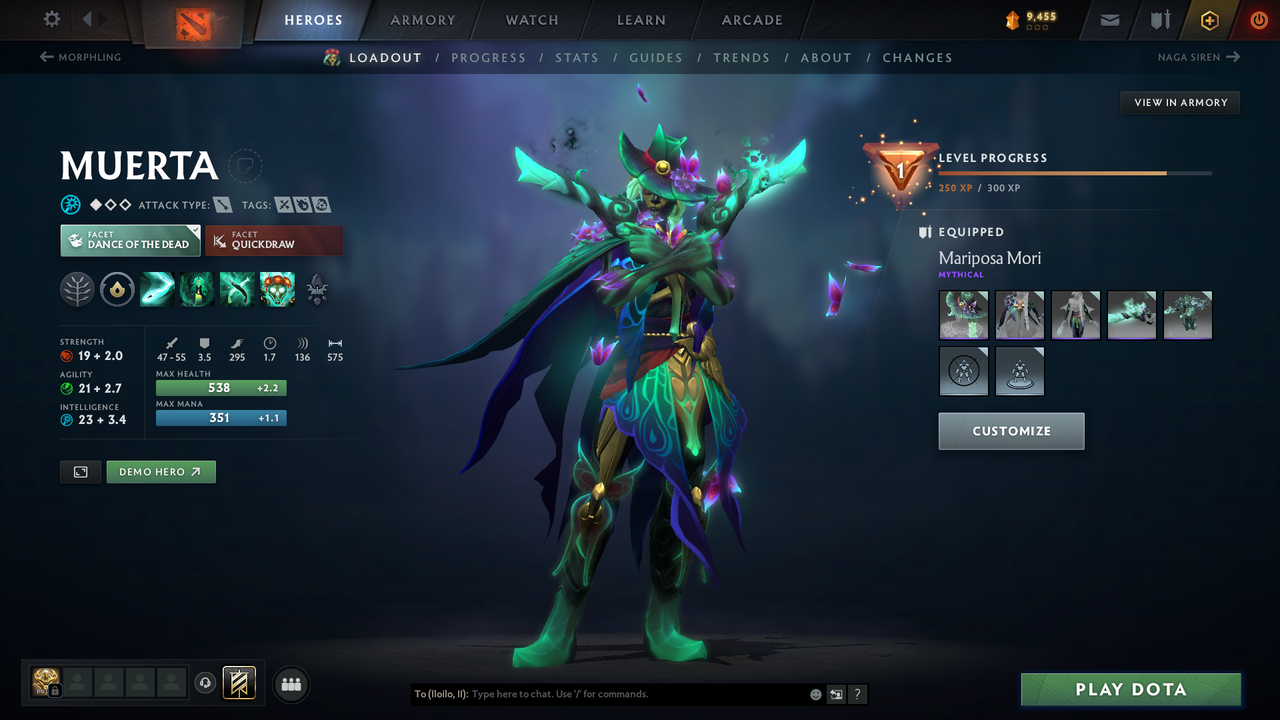Switch to the STATS tab
The width and height of the screenshot is (1280, 720).
click(x=577, y=58)
